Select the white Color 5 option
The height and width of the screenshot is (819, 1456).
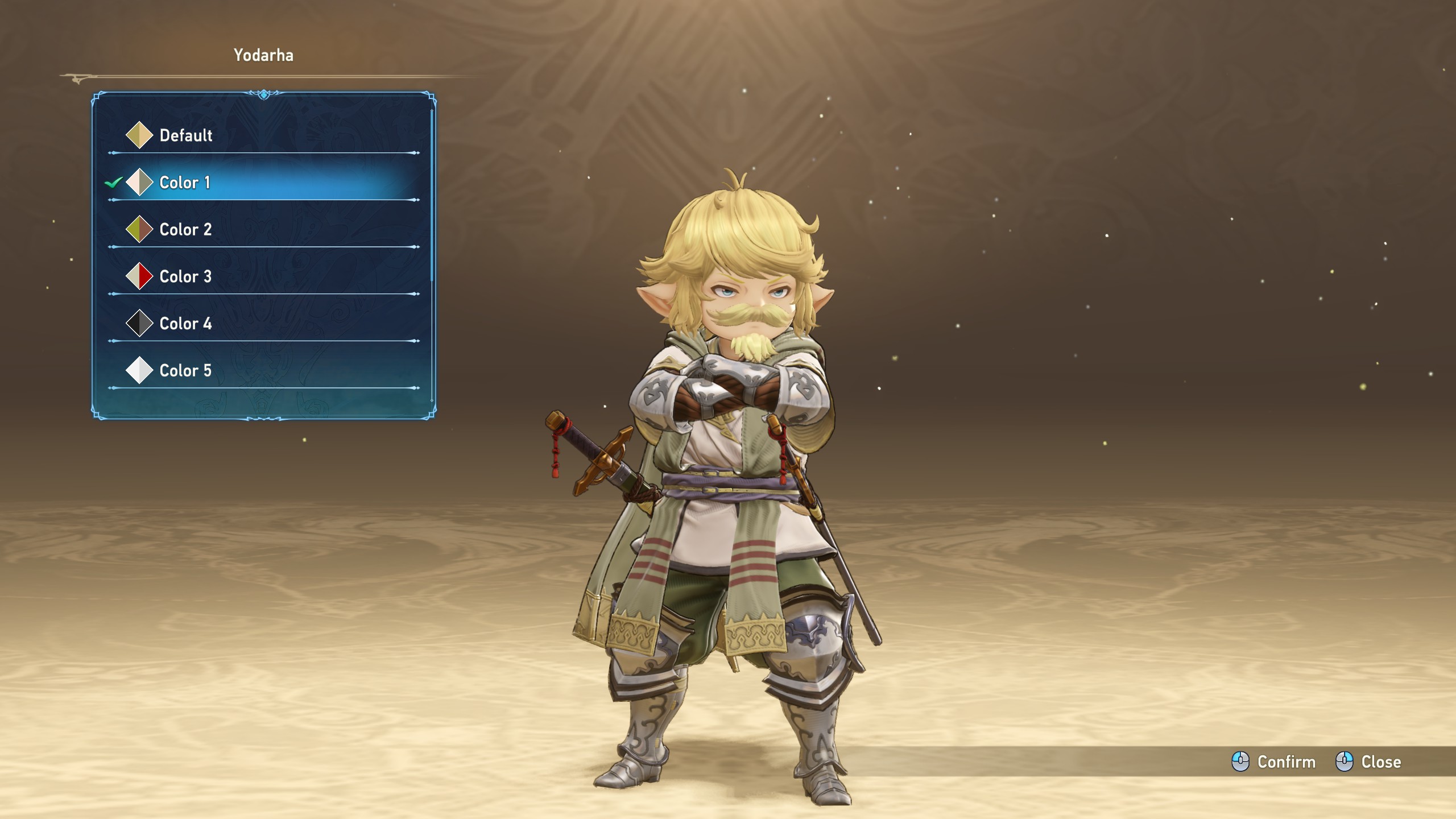(185, 371)
